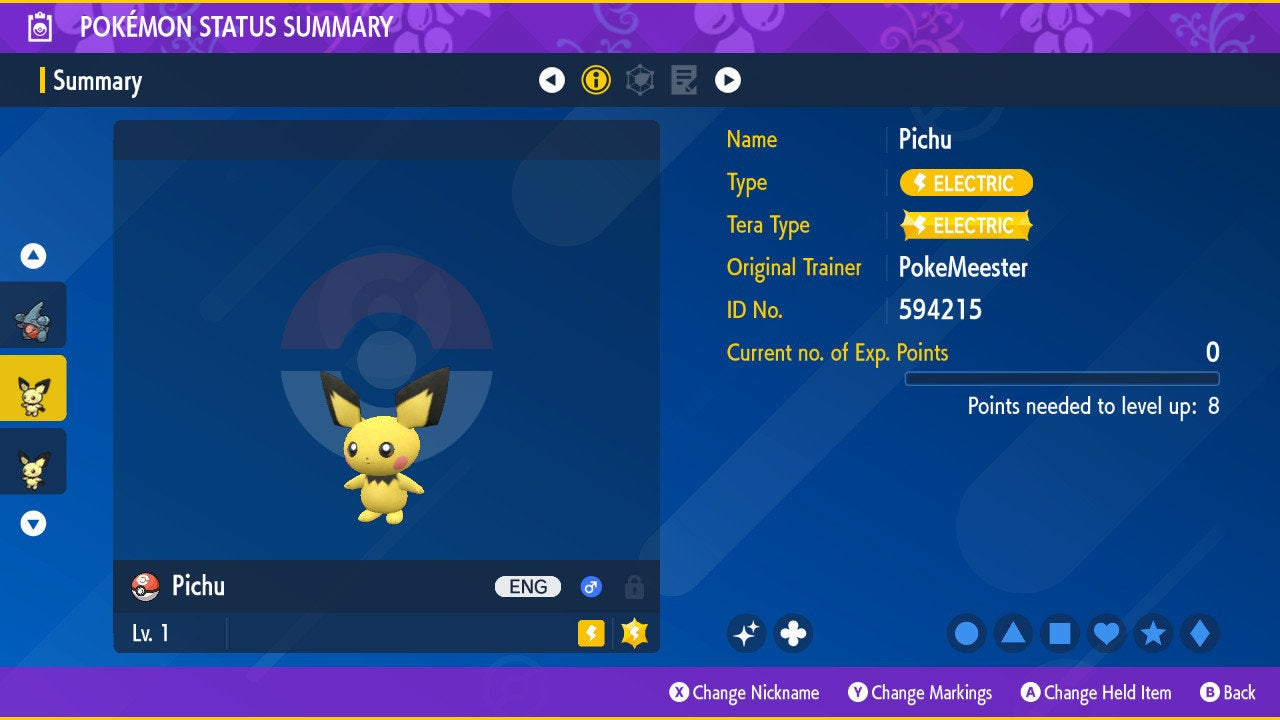Image resolution: width=1280 pixels, height=720 pixels.
Task: Click the clover mark icon
Action: click(x=793, y=633)
